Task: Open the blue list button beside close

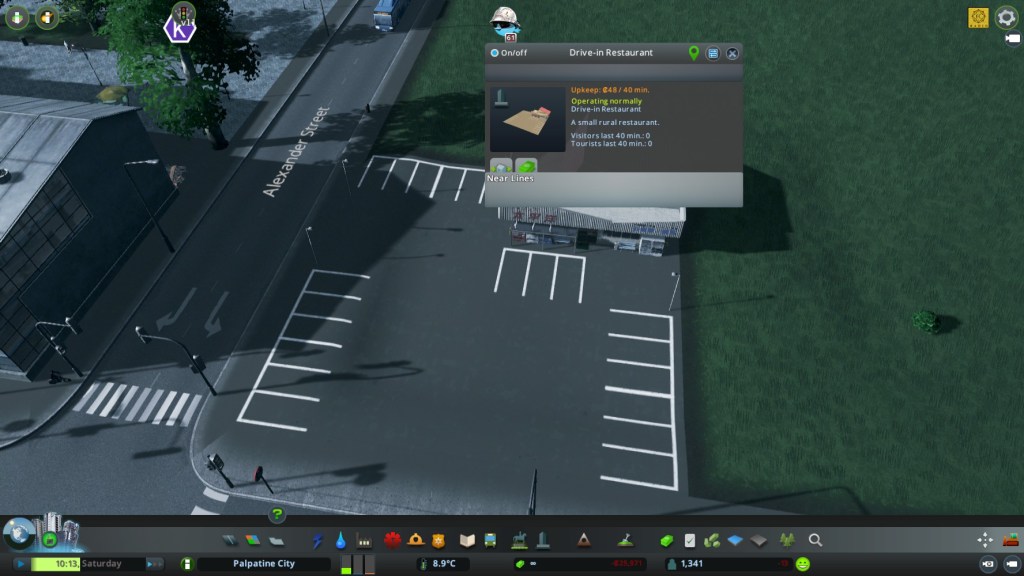Action: pos(713,53)
